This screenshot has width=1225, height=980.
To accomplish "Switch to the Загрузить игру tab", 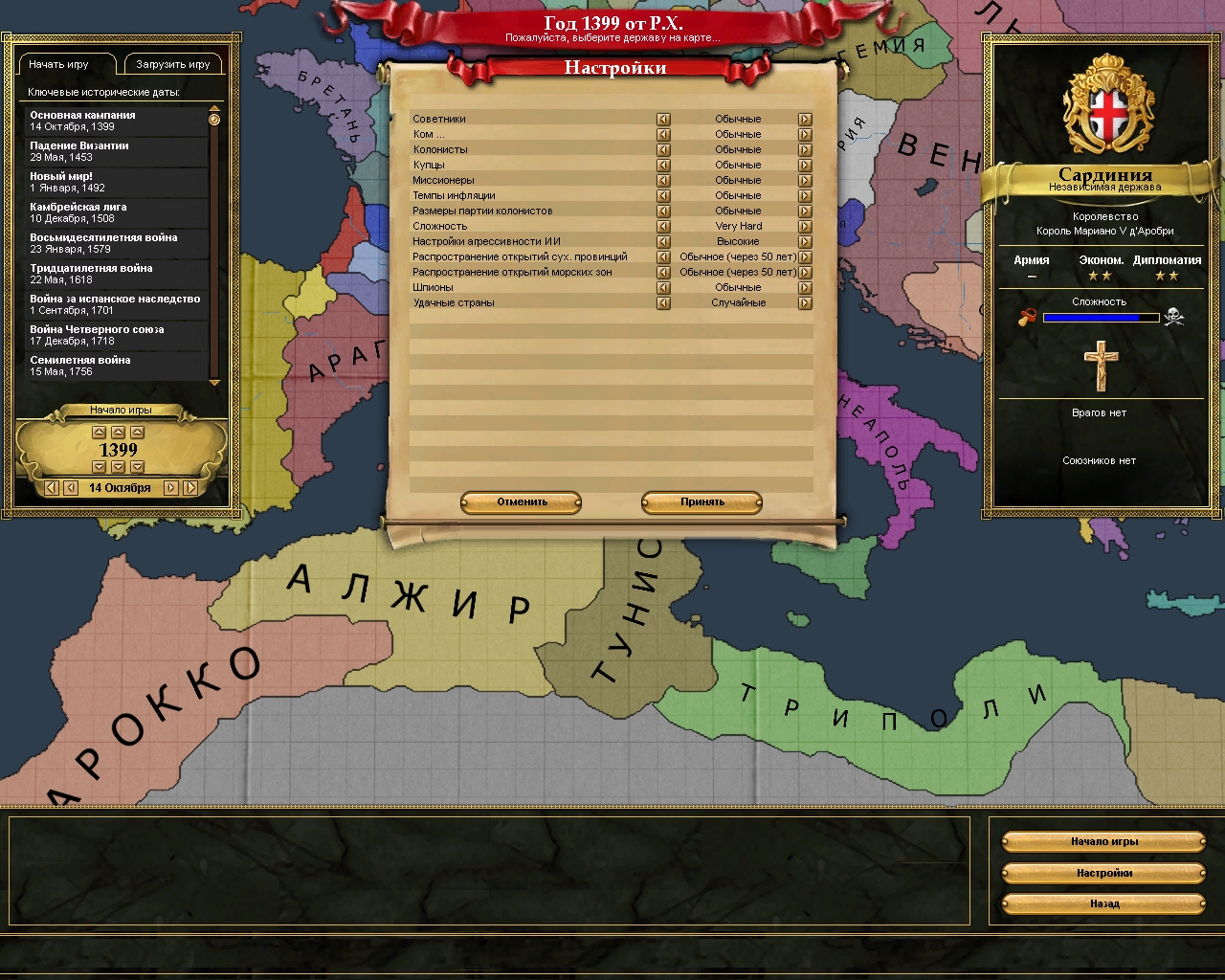I will (x=173, y=65).
